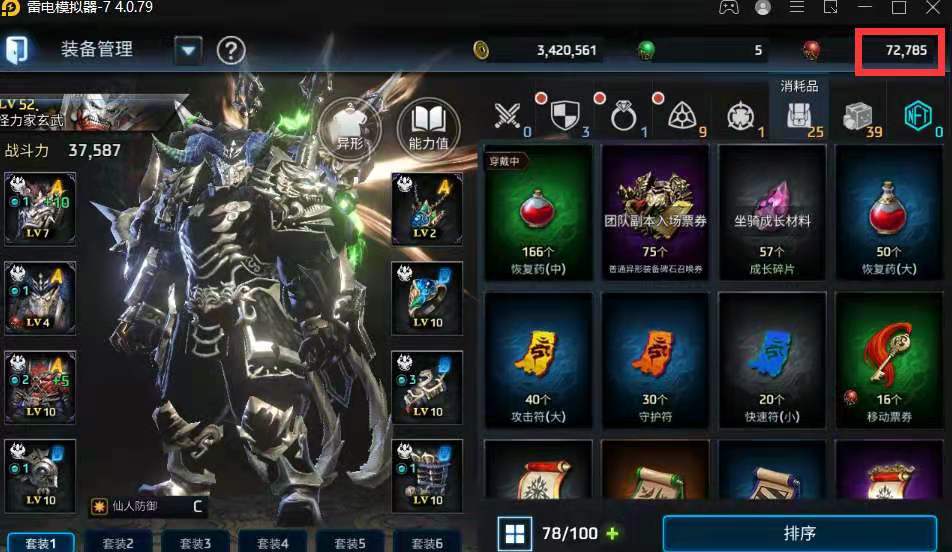Switch to the ring accessory tab
Viewport: 952px width, 552px height.
point(625,115)
